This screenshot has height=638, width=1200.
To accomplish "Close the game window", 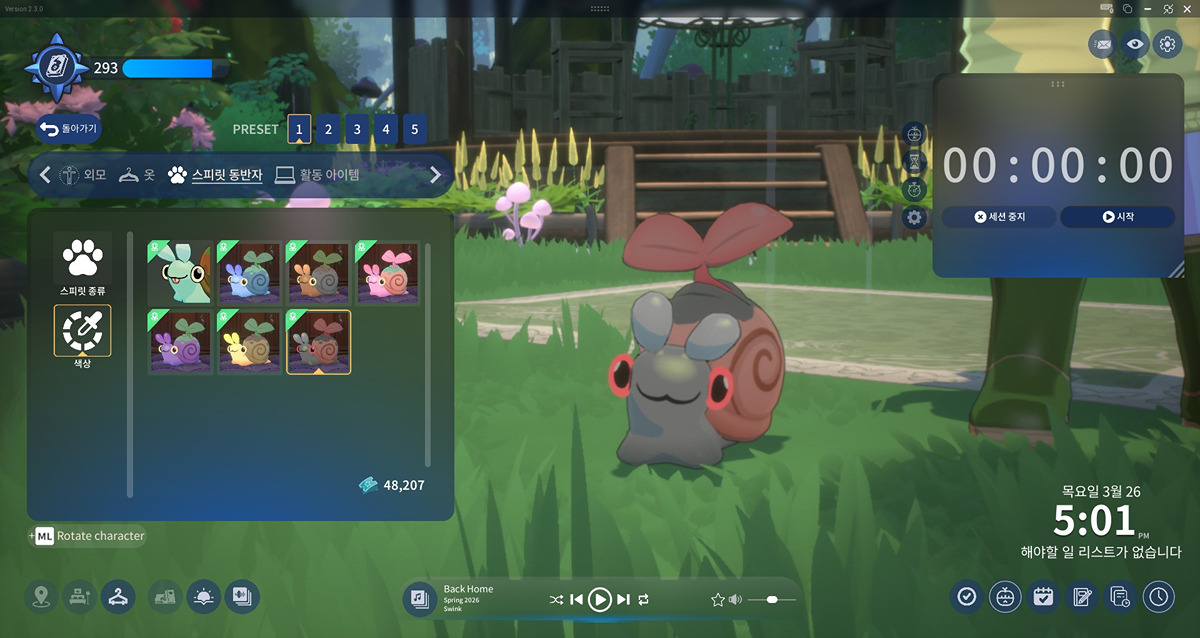I will coord(1187,8).
